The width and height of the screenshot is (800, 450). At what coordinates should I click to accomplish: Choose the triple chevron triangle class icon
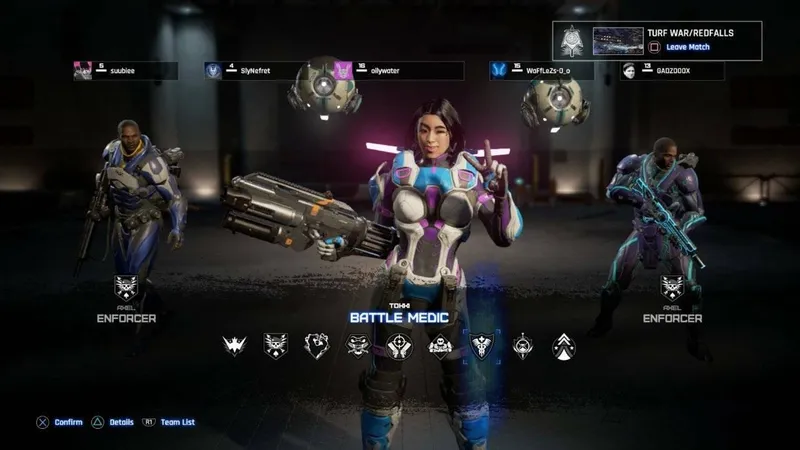tap(565, 346)
